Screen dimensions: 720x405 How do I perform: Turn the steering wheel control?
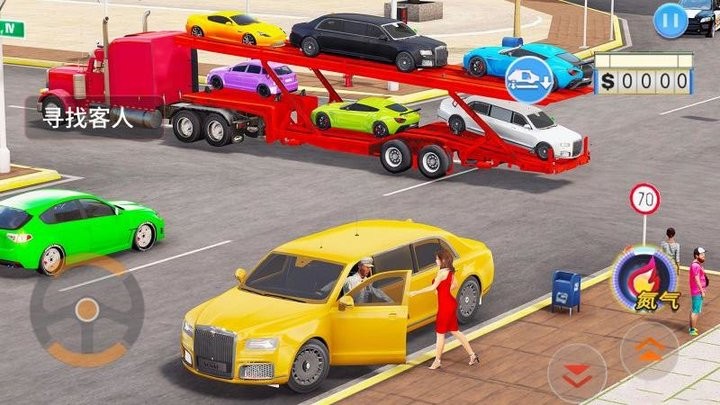(86, 310)
